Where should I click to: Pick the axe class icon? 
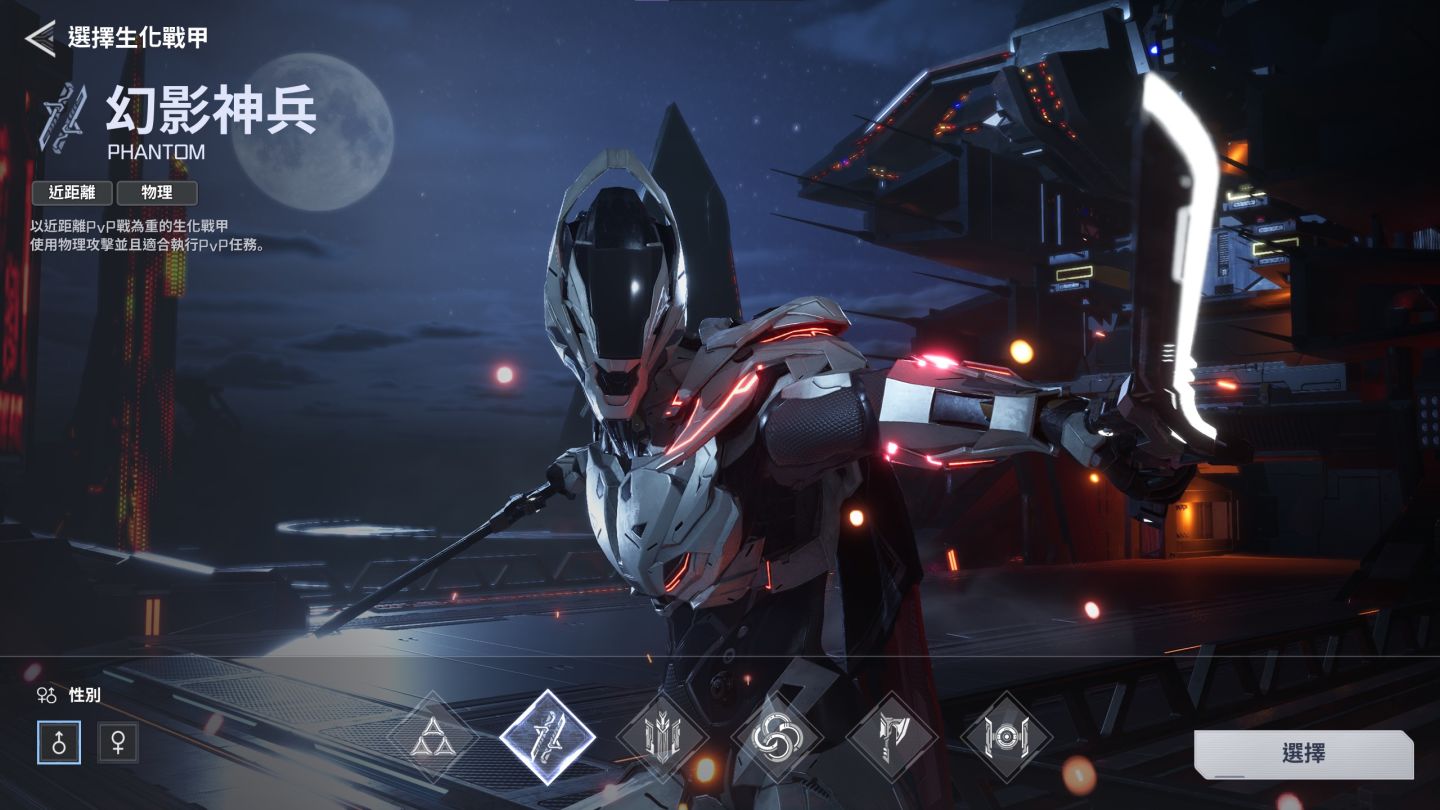[892, 739]
